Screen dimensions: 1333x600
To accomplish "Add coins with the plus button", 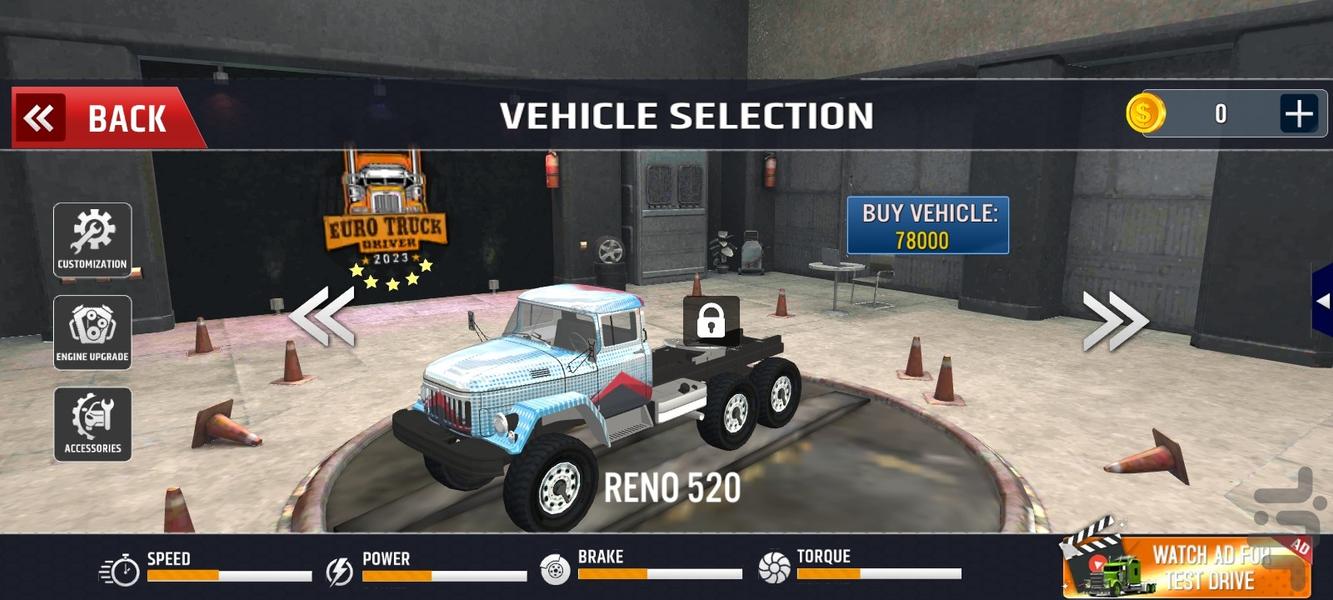I will click(1298, 114).
